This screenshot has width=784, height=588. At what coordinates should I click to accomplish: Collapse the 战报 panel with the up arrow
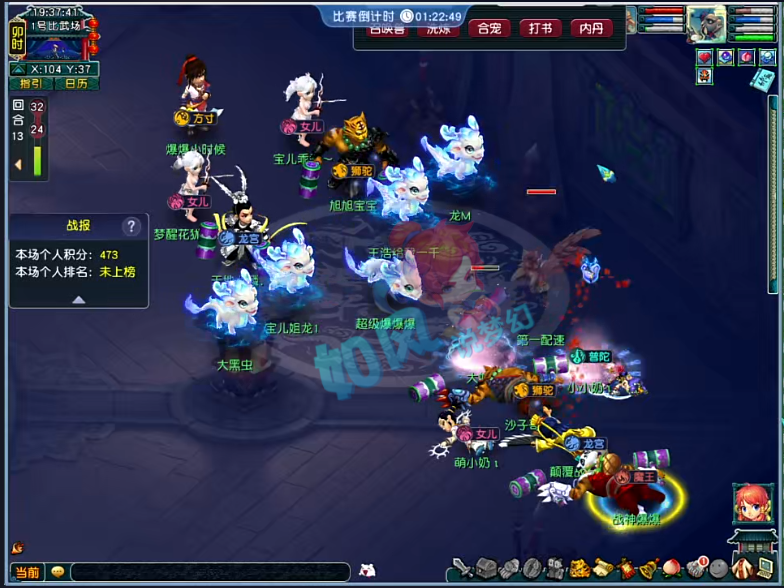[78, 299]
